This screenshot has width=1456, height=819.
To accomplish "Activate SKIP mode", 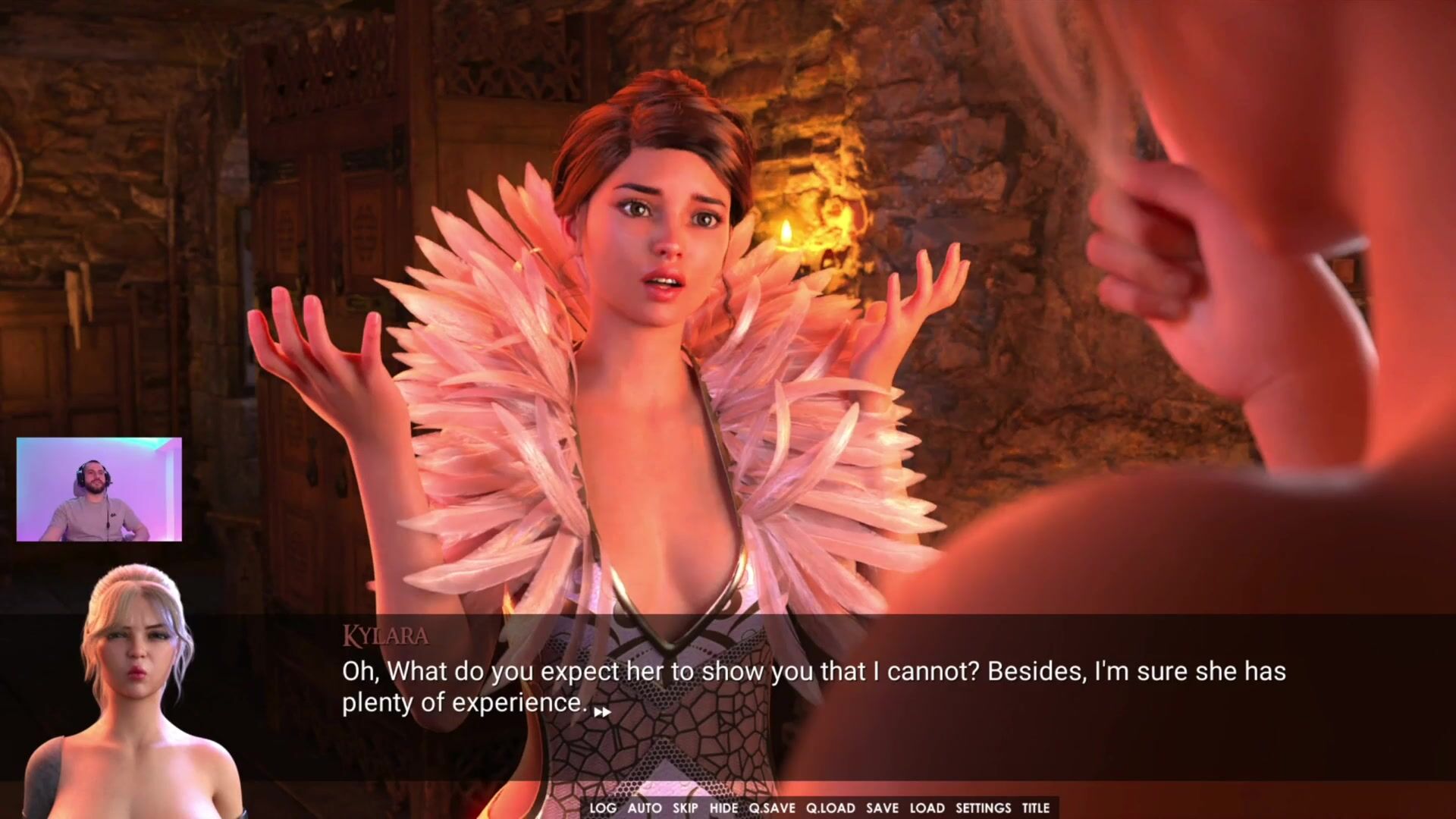I will click(x=685, y=808).
